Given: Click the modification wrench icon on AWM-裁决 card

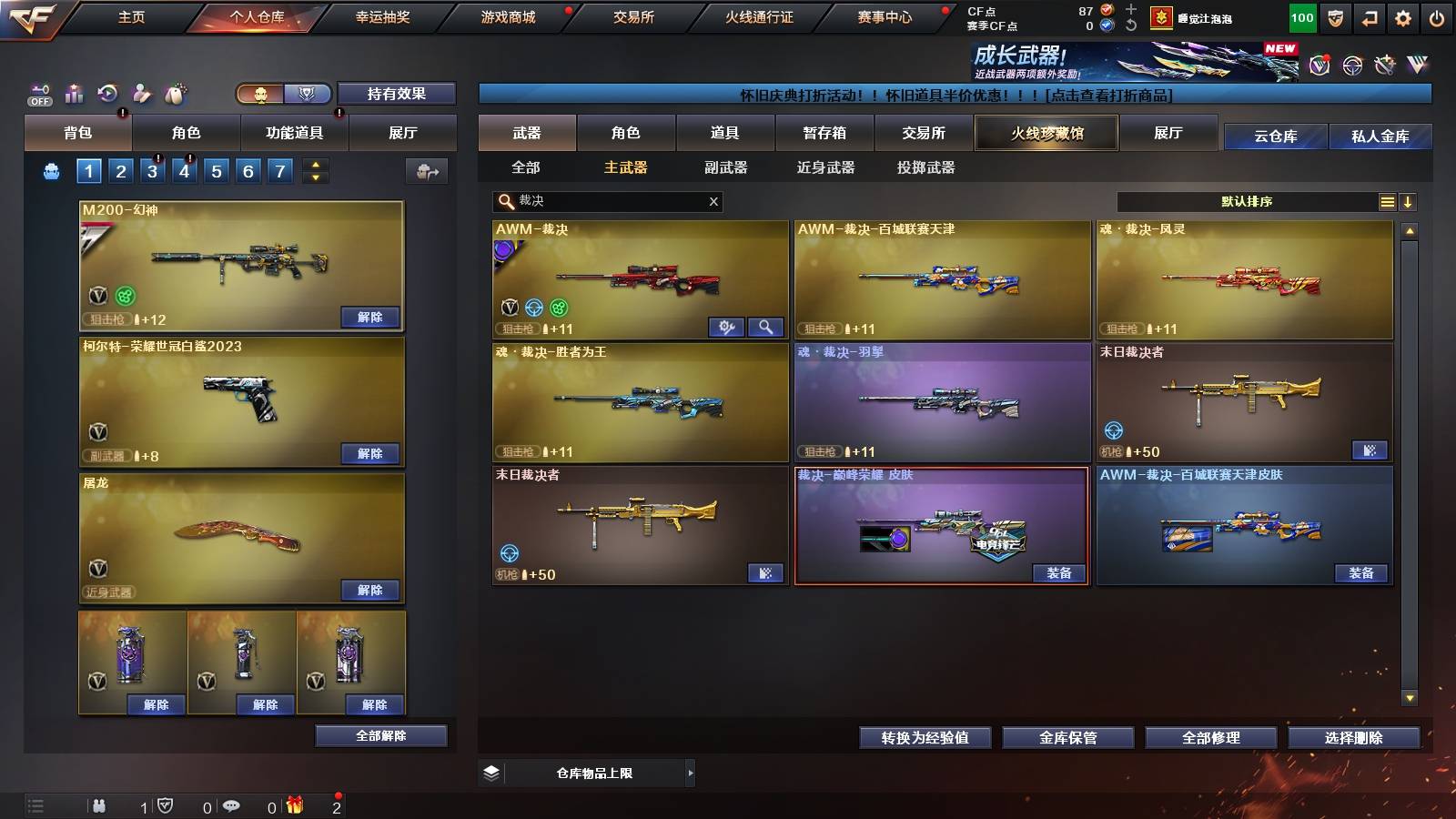Looking at the screenshot, I should [724, 325].
